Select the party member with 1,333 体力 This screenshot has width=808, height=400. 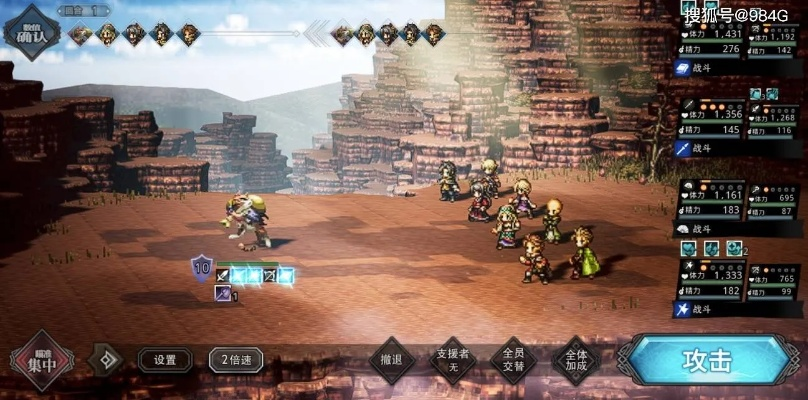coord(711,281)
